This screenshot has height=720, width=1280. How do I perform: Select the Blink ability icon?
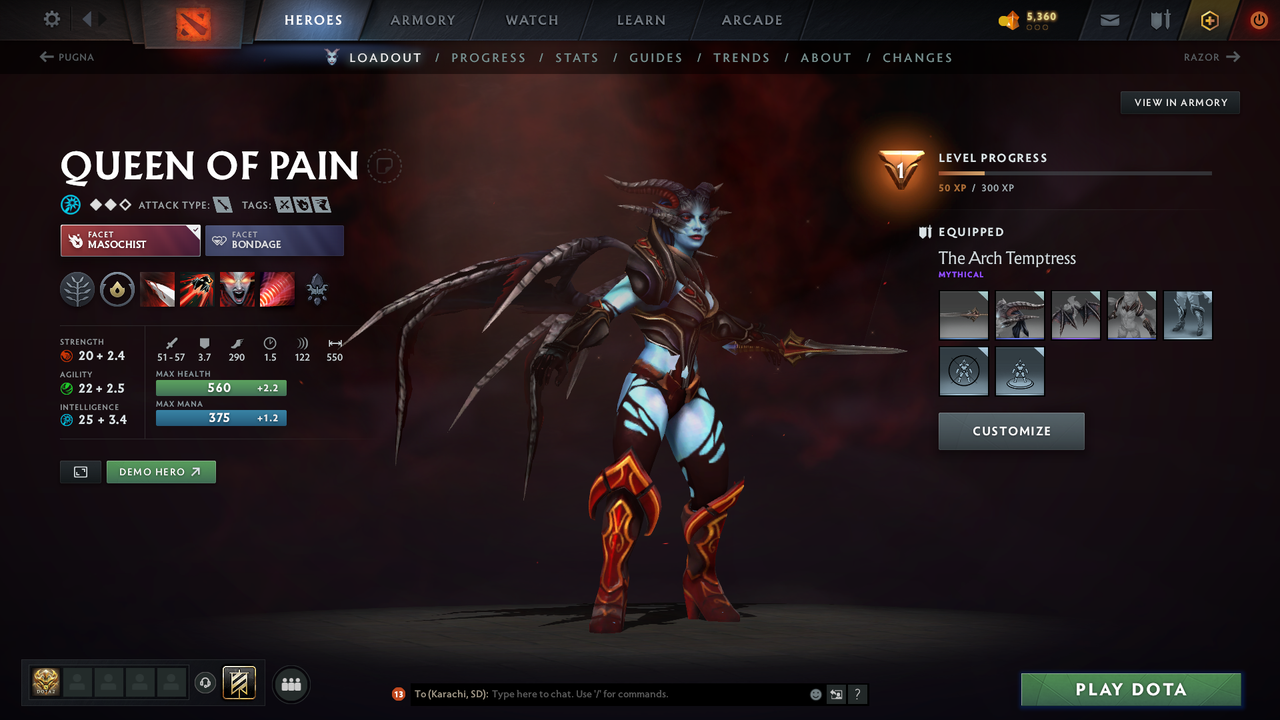pos(197,290)
